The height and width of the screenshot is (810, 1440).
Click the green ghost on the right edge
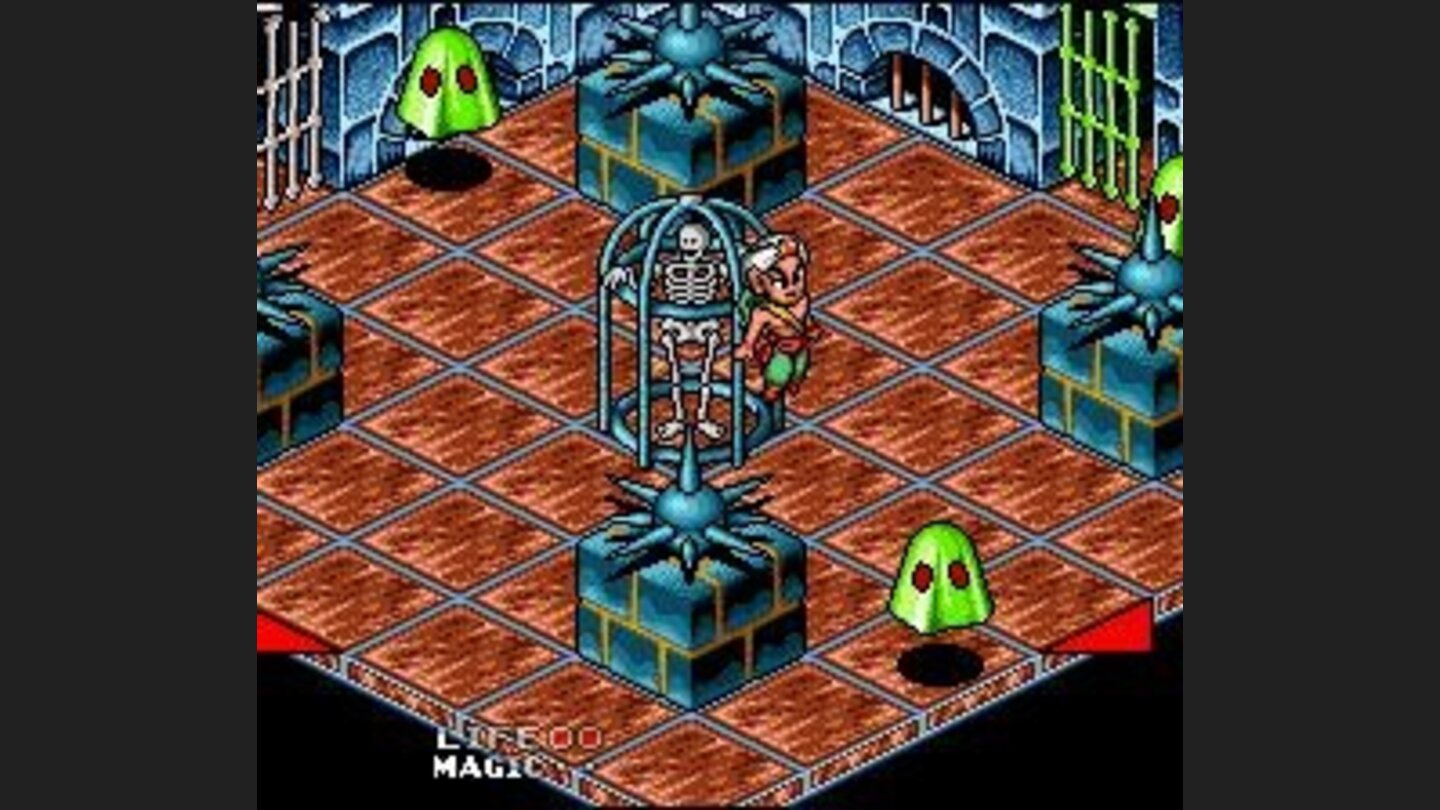1168,210
